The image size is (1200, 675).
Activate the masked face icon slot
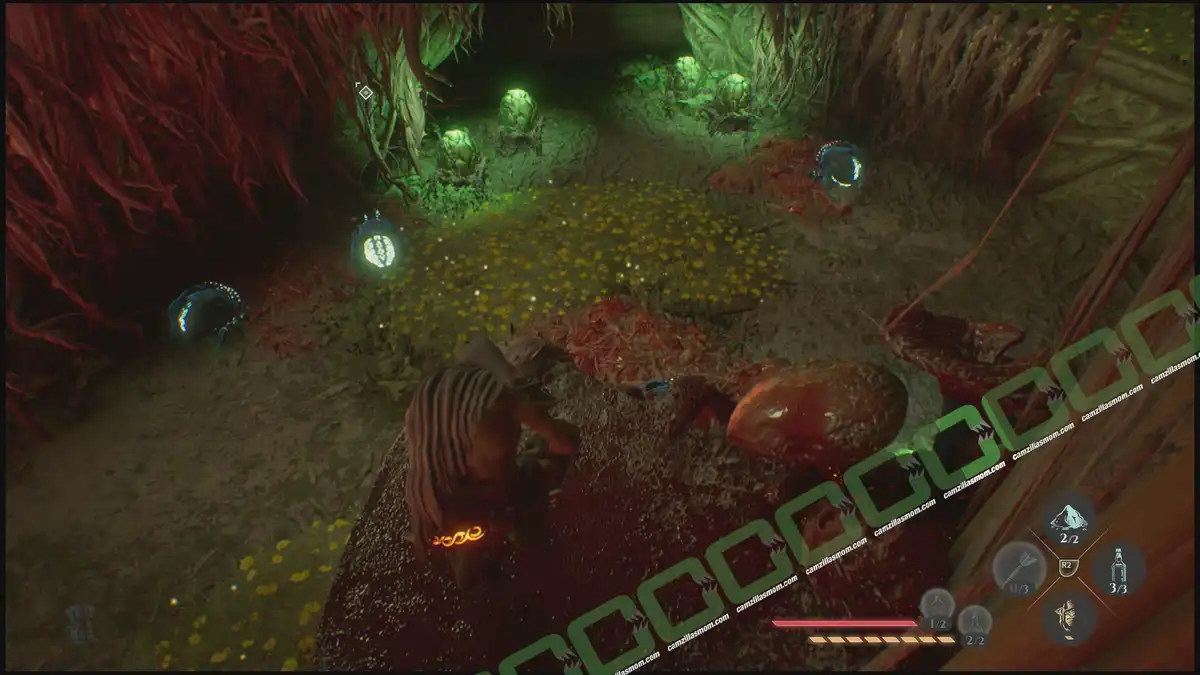tap(1069, 617)
